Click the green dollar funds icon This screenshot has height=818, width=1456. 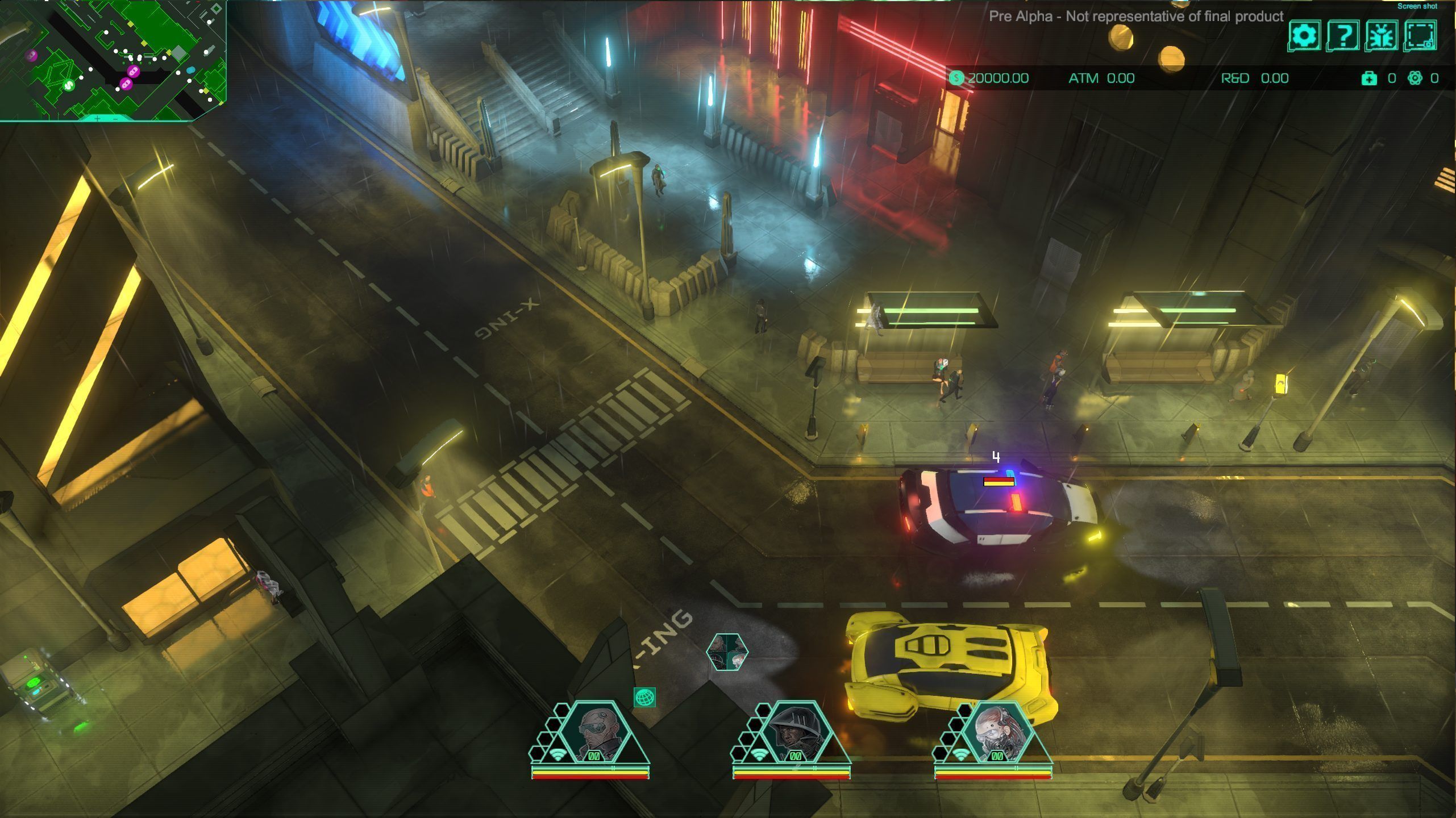(x=956, y=78)
